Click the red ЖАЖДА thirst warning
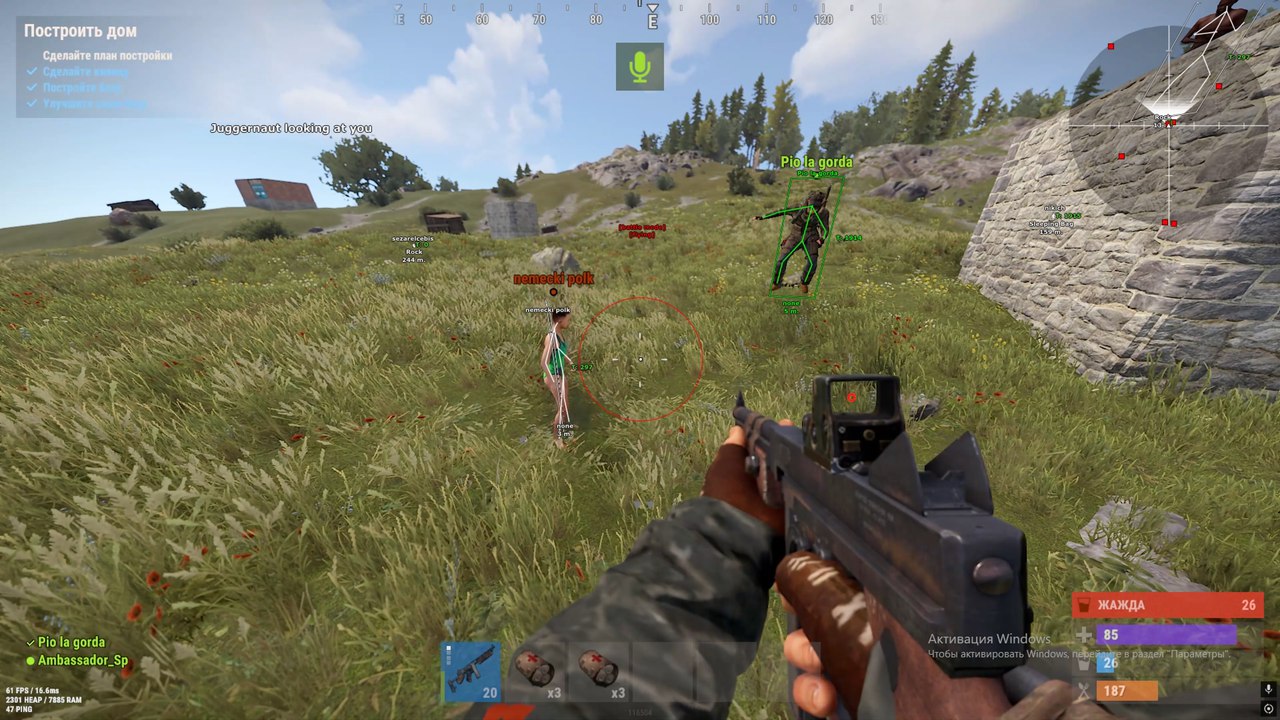The image size is (1280, 720). [x=1167, y=605]
